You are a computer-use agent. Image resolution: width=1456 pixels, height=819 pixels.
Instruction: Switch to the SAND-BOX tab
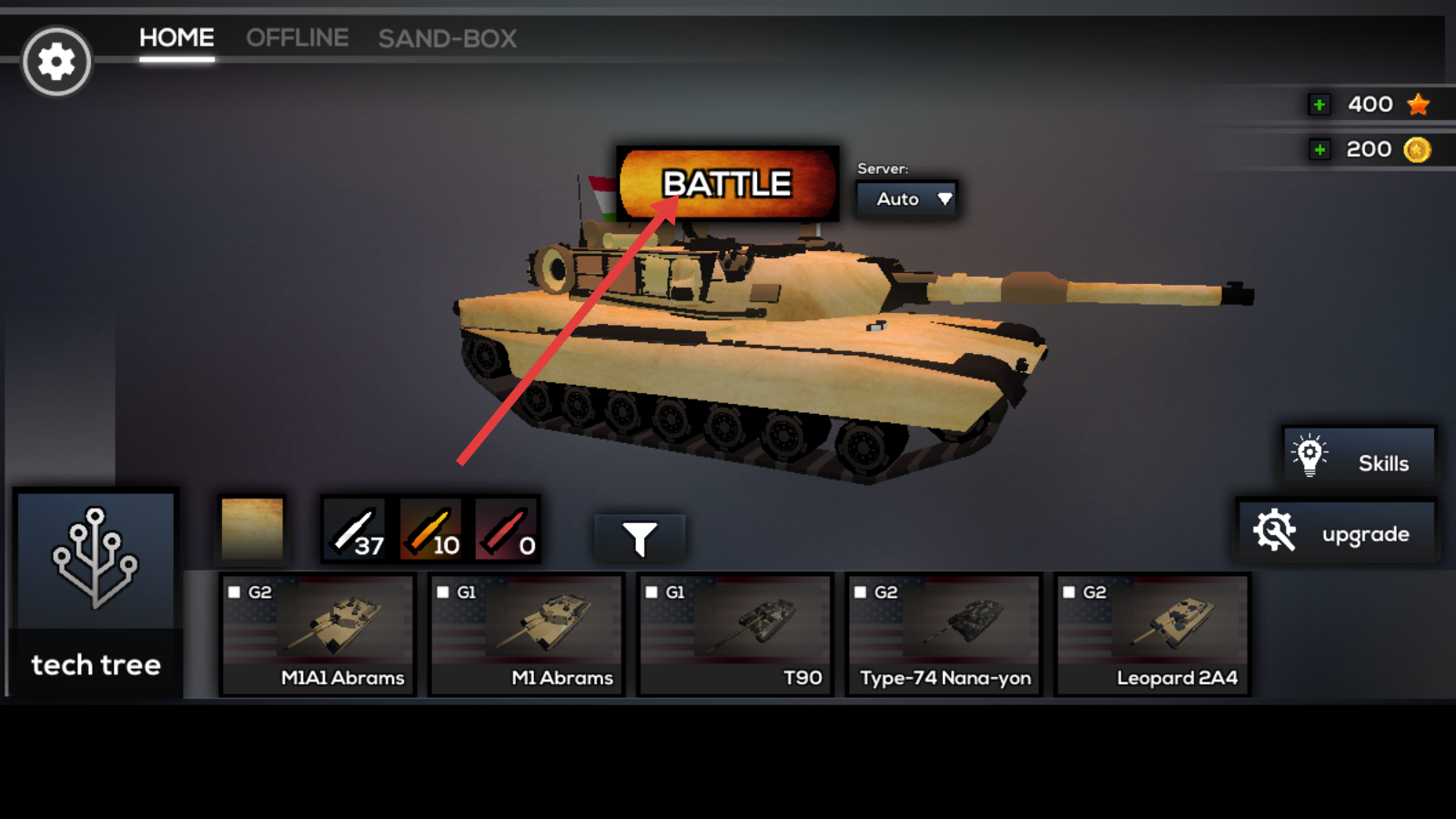pos(447,38)
